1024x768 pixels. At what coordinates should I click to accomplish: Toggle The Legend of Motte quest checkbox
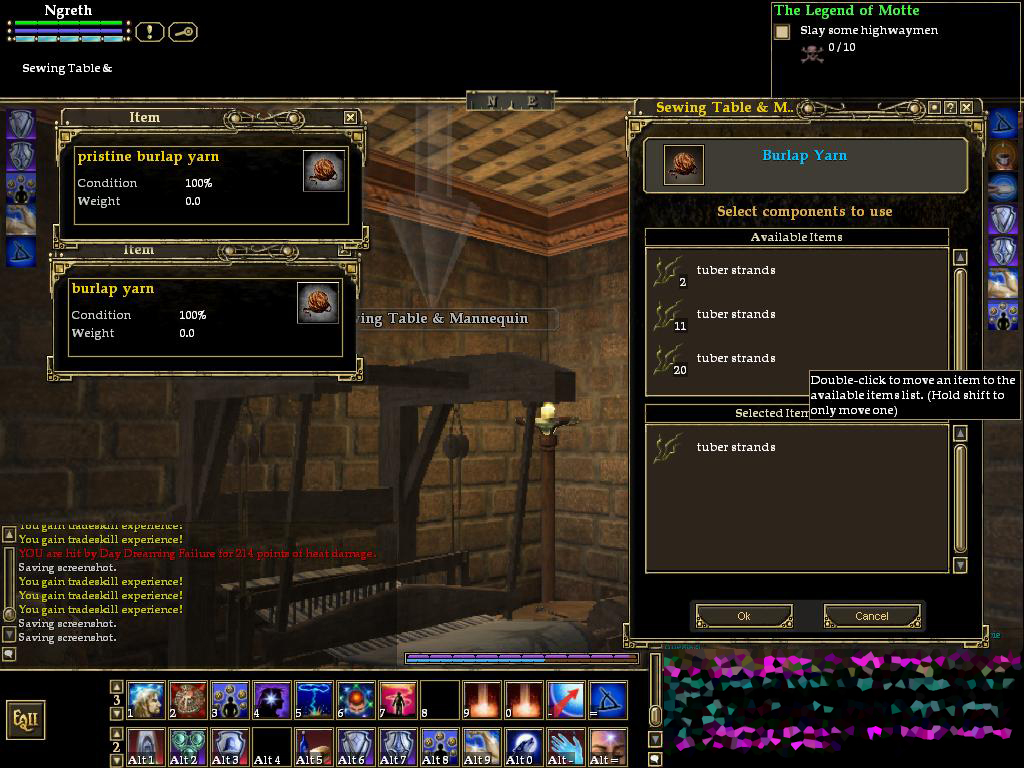782,32
